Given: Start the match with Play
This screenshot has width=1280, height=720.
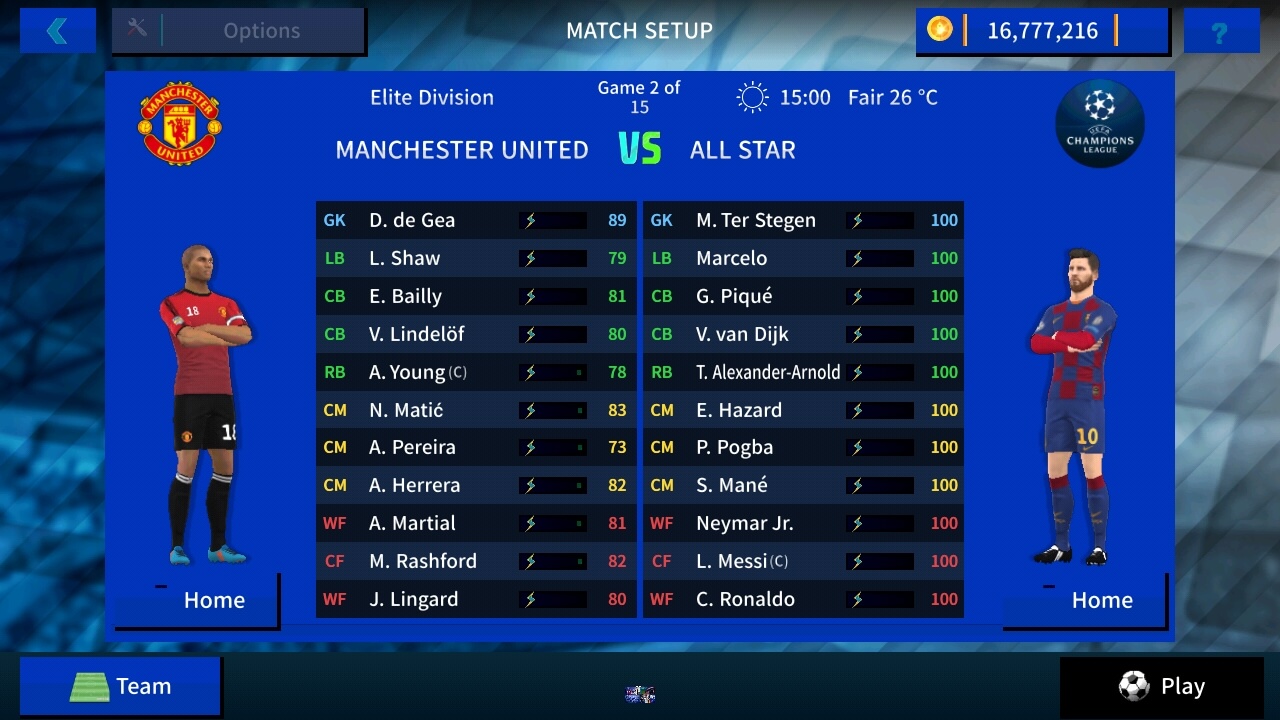Looking at the screenshot, I should pyautogui.click(x=1161, y=686).
